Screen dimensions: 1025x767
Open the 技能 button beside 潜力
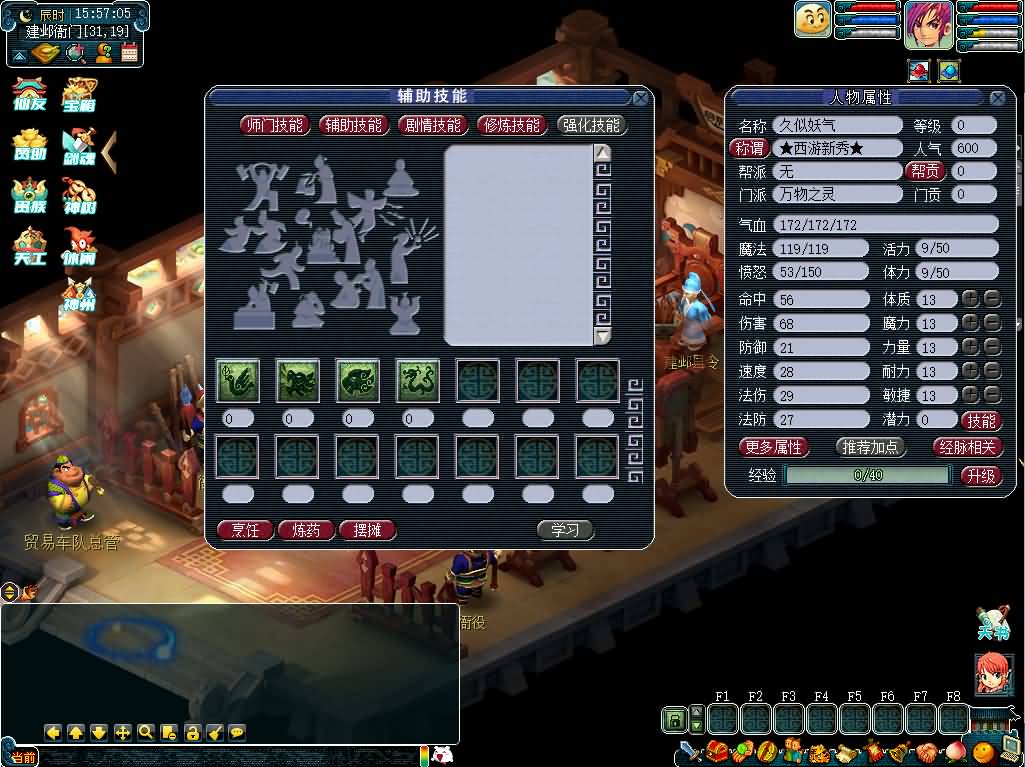point(981,421)
